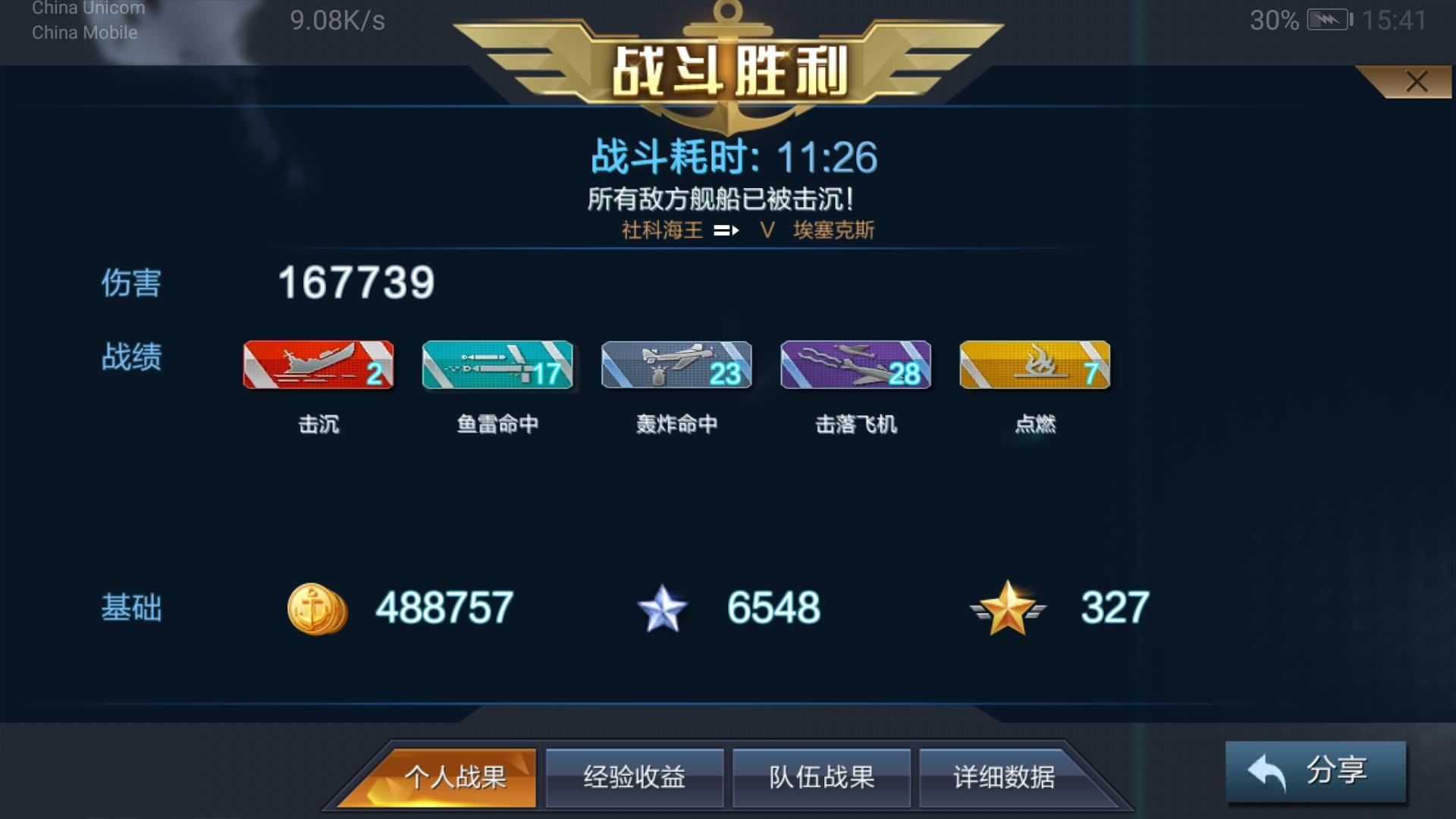Select the 击落飞机 planes shot down icon
1456x819 pixels.
(x=855, y=366)
